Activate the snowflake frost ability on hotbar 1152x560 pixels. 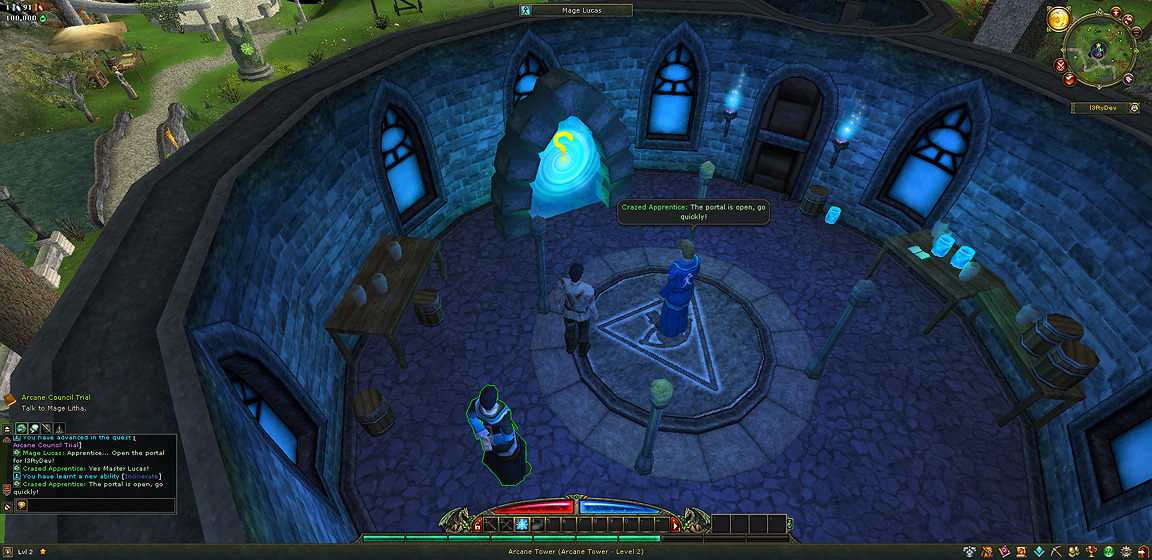point(521,524)
